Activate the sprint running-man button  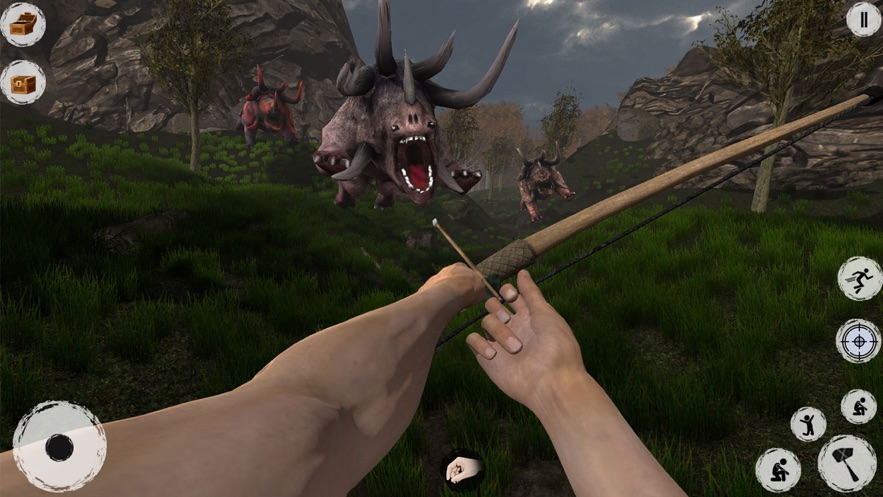click(x=859, y=278)
